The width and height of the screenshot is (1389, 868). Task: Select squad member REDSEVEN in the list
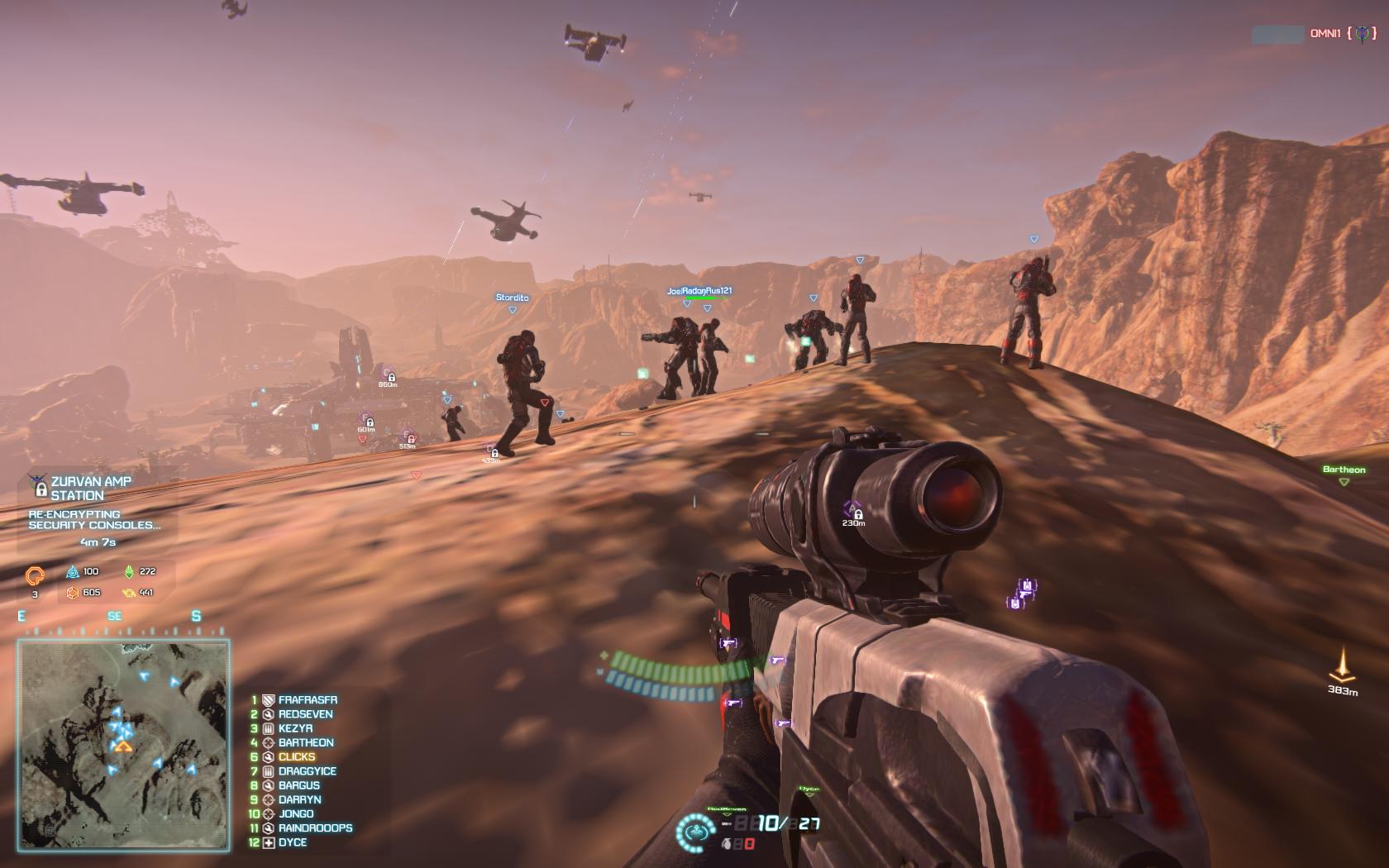[305, 714]
